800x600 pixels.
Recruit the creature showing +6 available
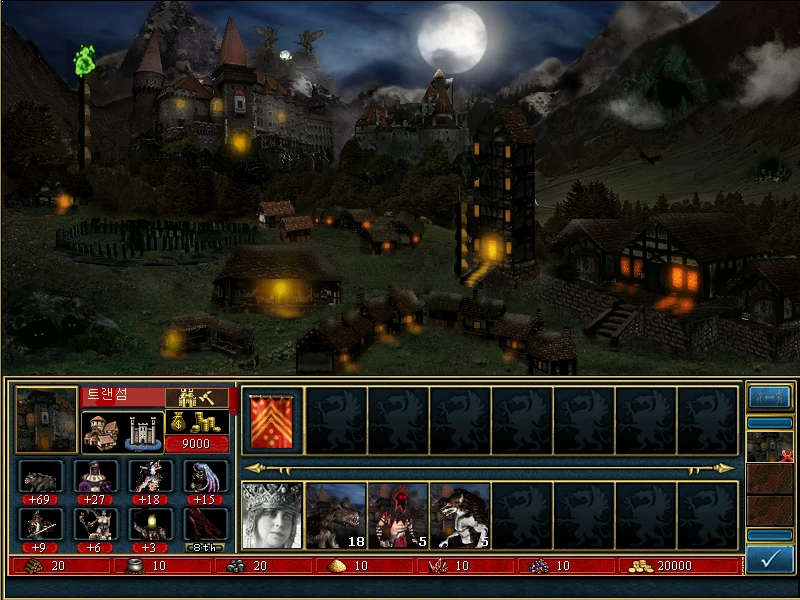[x=95, y=524]
